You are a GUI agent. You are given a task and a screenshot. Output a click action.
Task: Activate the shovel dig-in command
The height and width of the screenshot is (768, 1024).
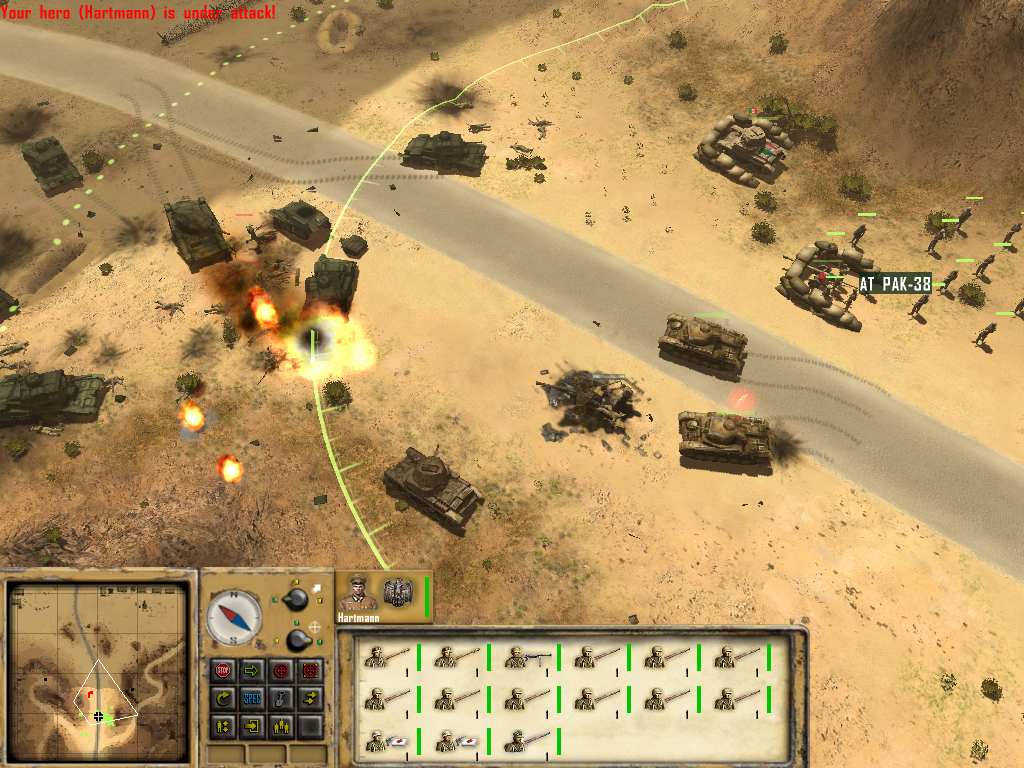(x=281, y=698)
